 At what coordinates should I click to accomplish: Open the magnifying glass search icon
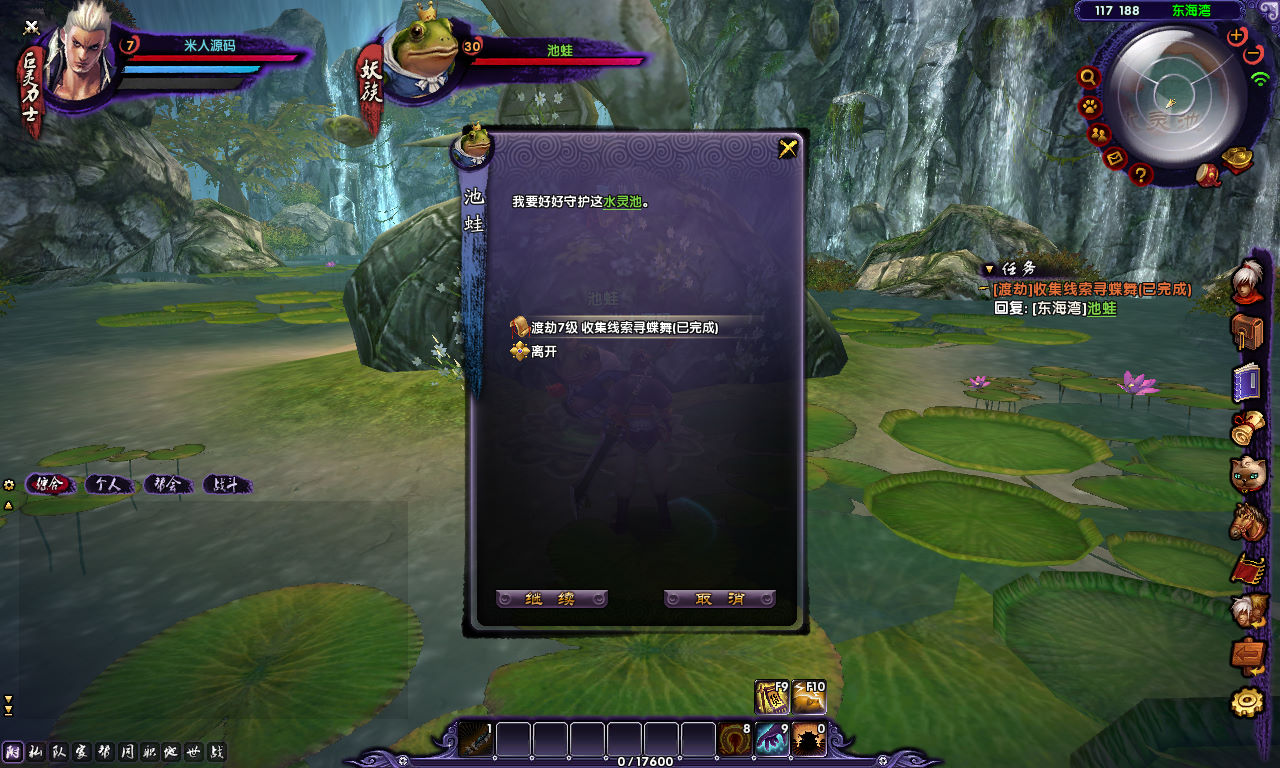click(x=1089, y=77)
